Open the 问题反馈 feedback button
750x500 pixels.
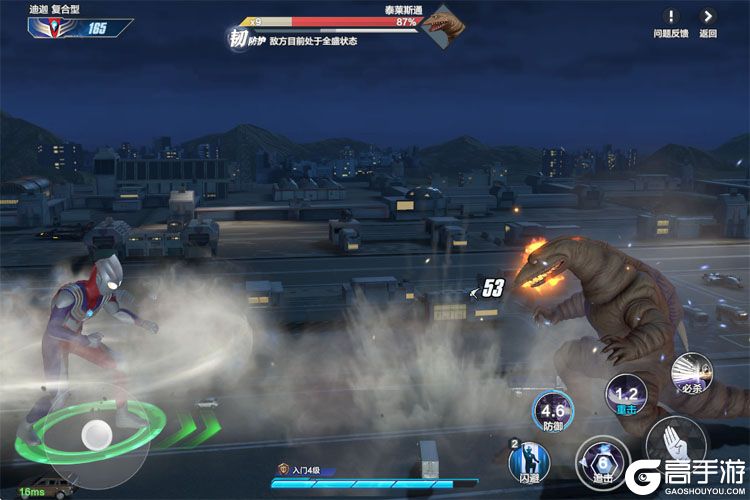tap(671, 18)
